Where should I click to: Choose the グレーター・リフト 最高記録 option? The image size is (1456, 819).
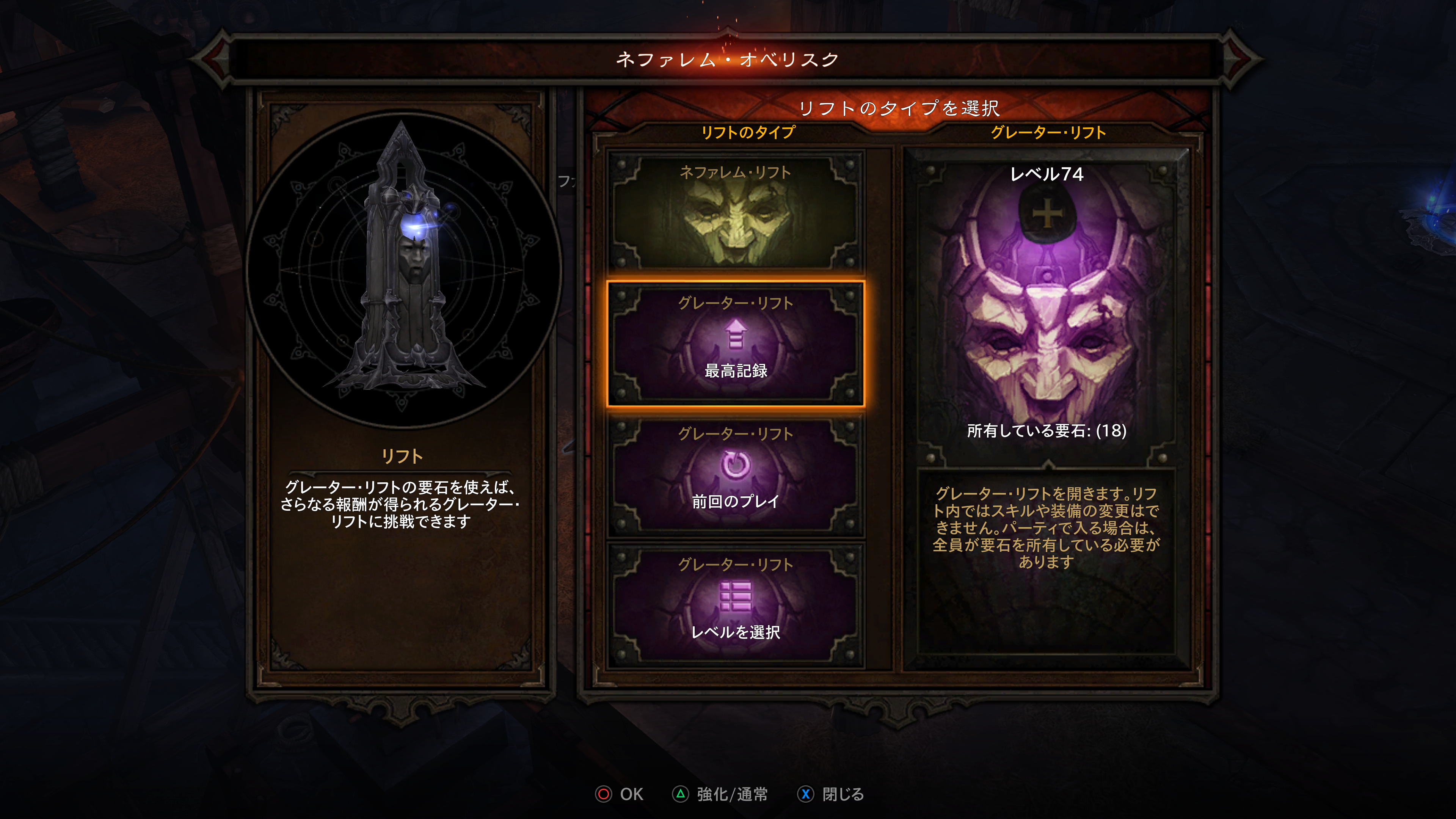point(735,344)
